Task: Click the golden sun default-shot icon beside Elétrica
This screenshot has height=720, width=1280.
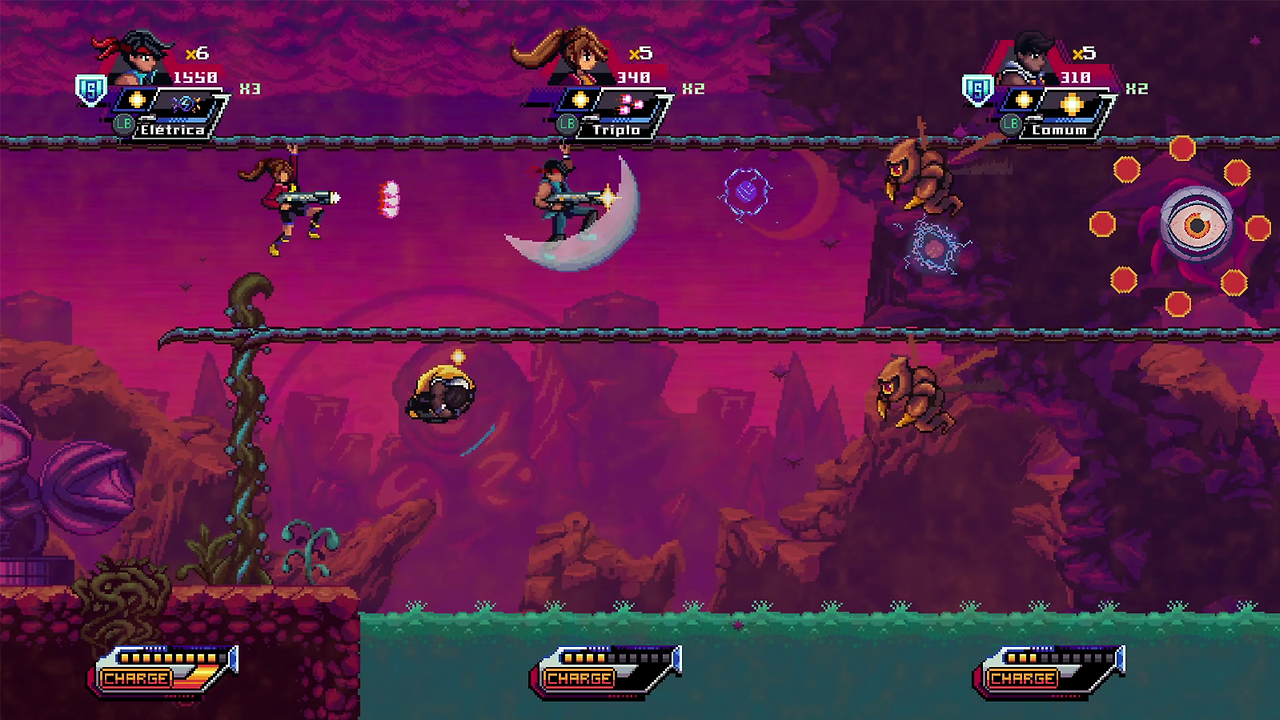Action: click(x=137, y=102)
